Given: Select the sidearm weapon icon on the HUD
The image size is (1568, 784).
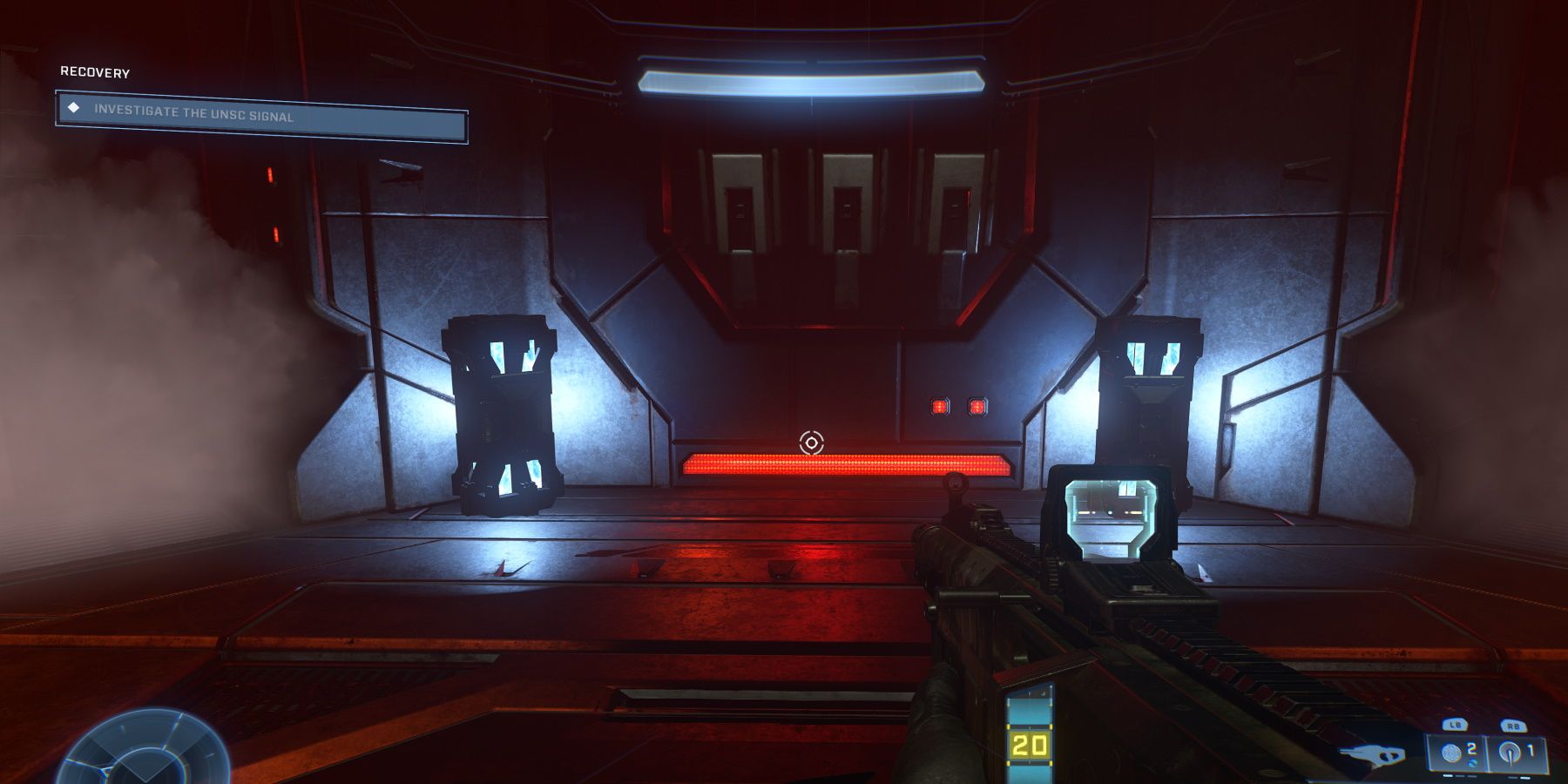Looking at the screenshot, I should click(1372, 753).
